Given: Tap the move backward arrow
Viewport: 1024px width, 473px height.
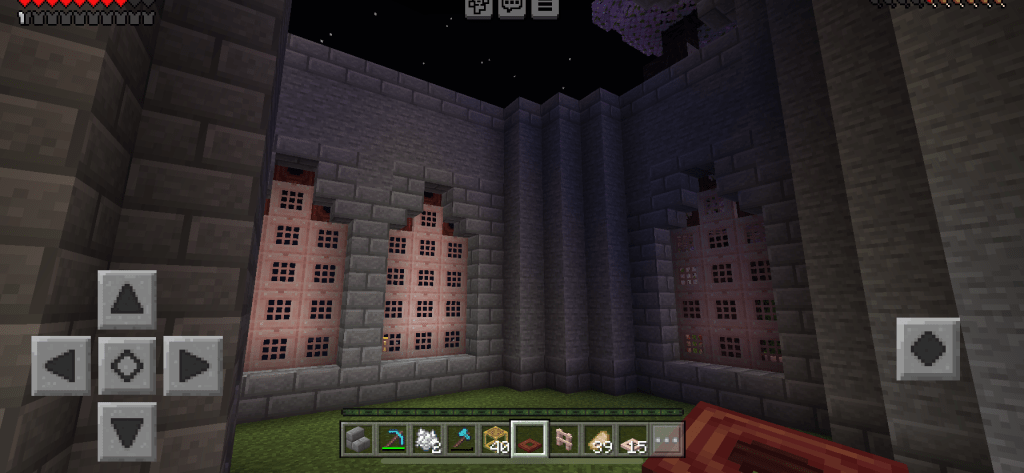Looking at the screenshot, I should (127, 431).
